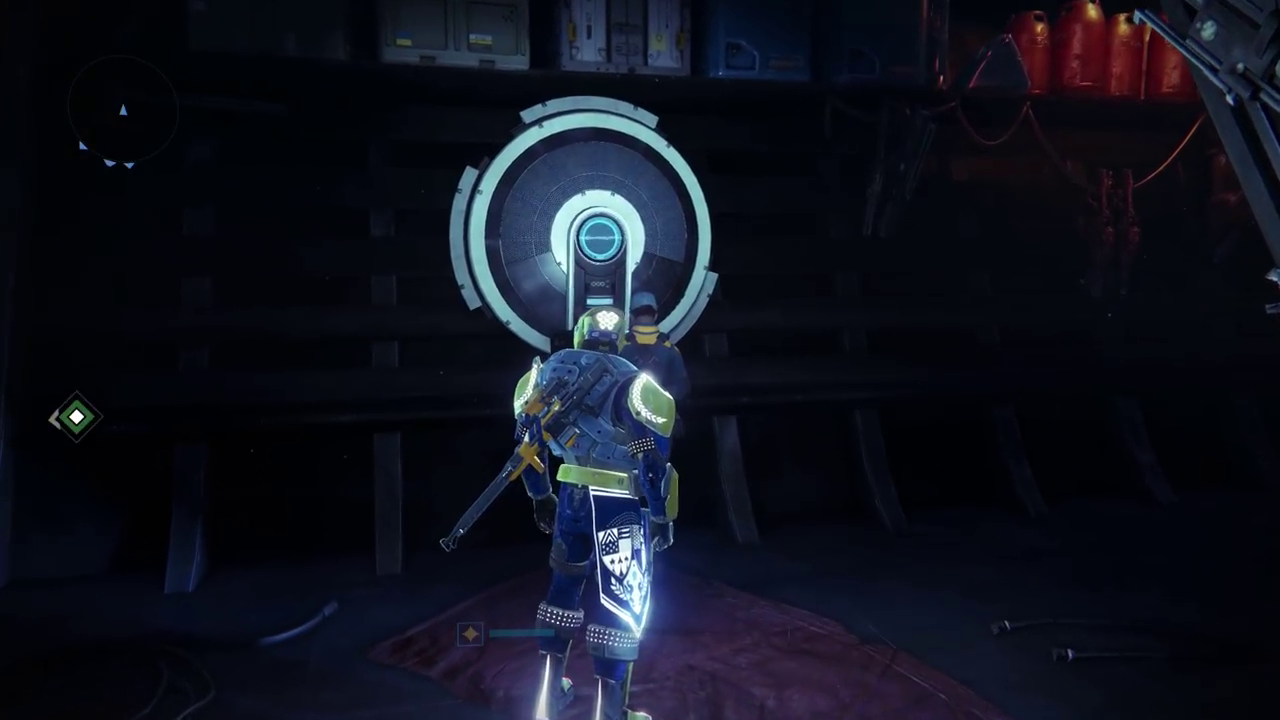Viewport: 1280px width, 720px height.
Task: Click the circular radar tracker
Action: pyautogui.click(x=123, y=112)
